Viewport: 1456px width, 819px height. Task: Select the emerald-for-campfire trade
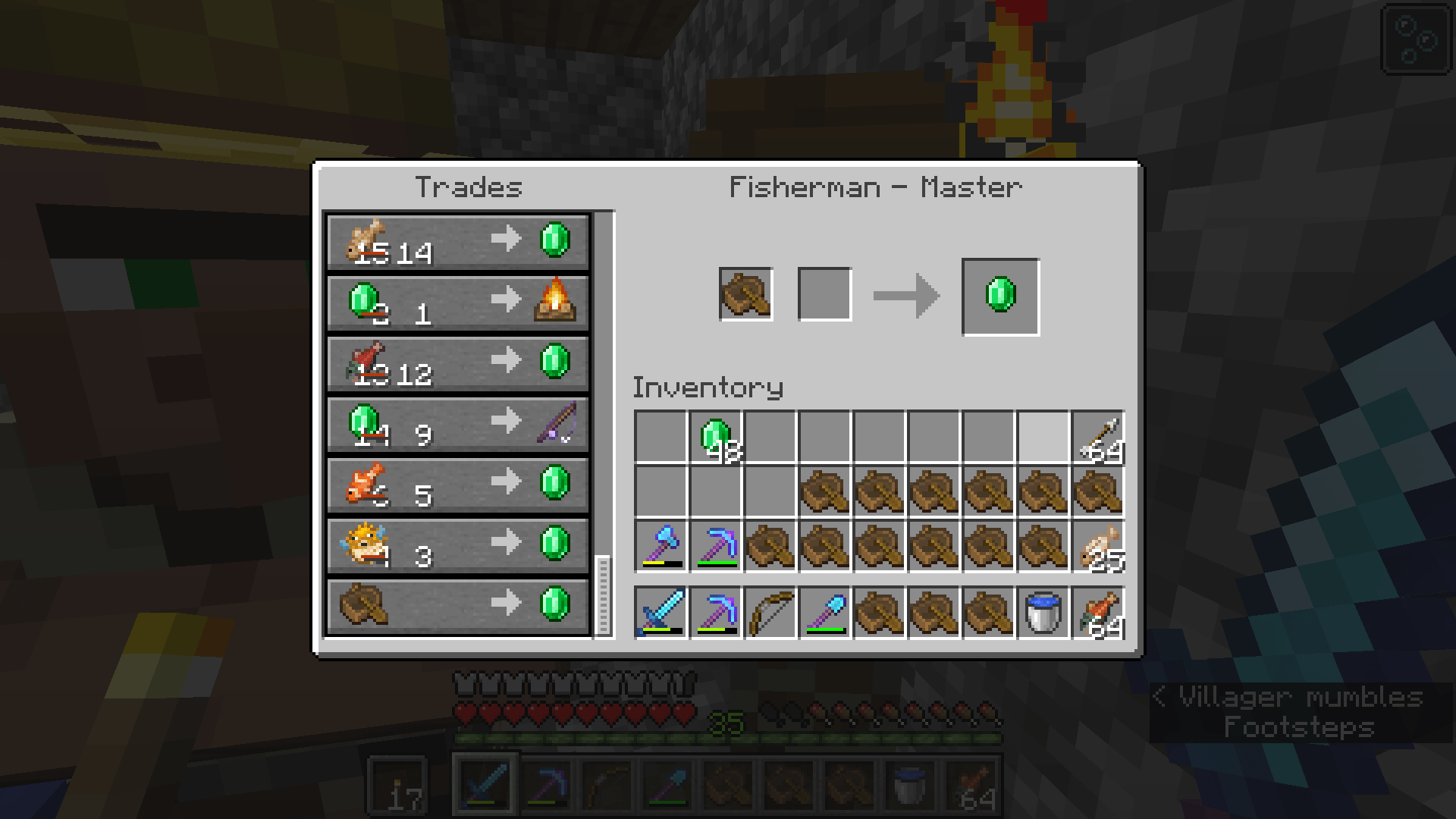455,303
